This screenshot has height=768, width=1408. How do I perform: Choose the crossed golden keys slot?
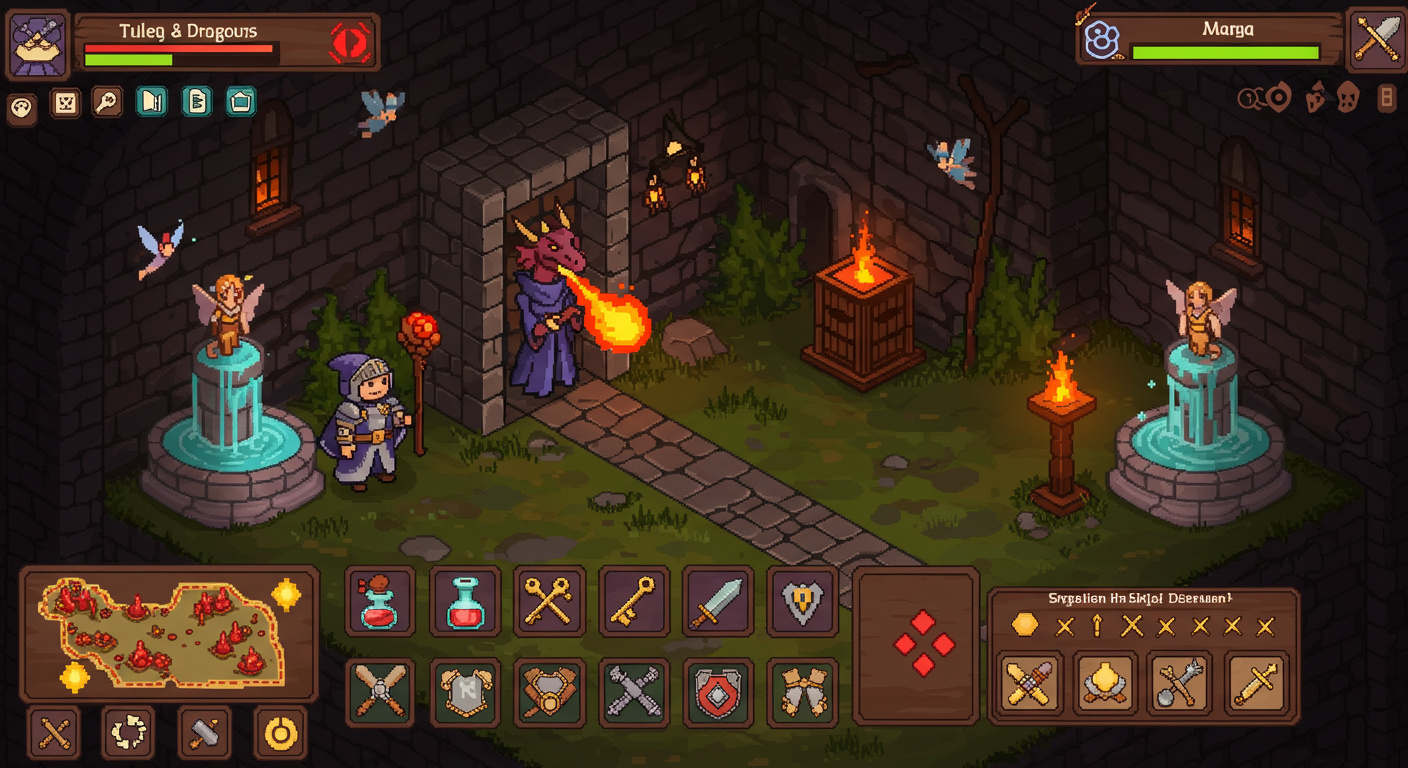[549, 602]
